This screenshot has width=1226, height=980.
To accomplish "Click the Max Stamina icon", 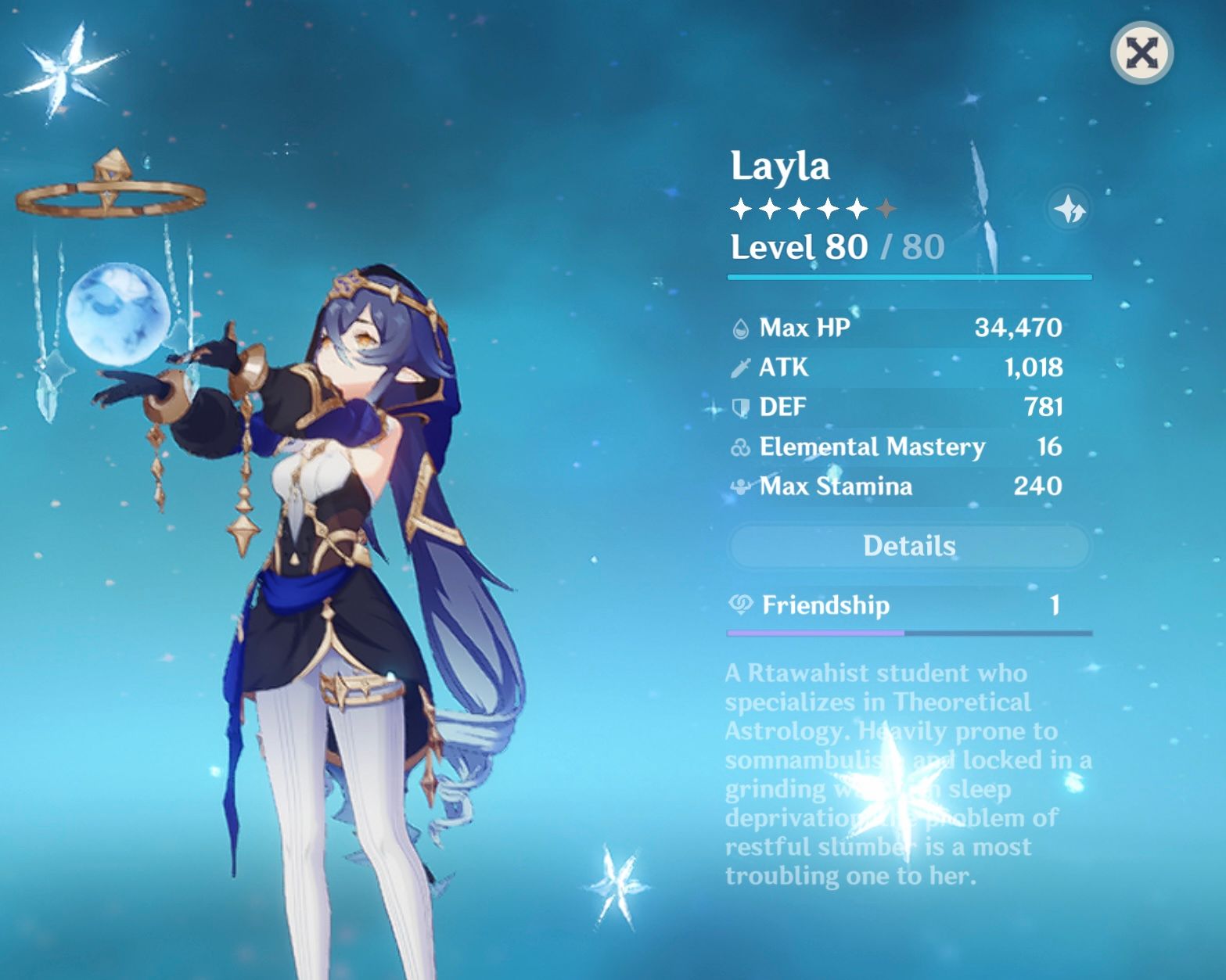I will [739, 486].
